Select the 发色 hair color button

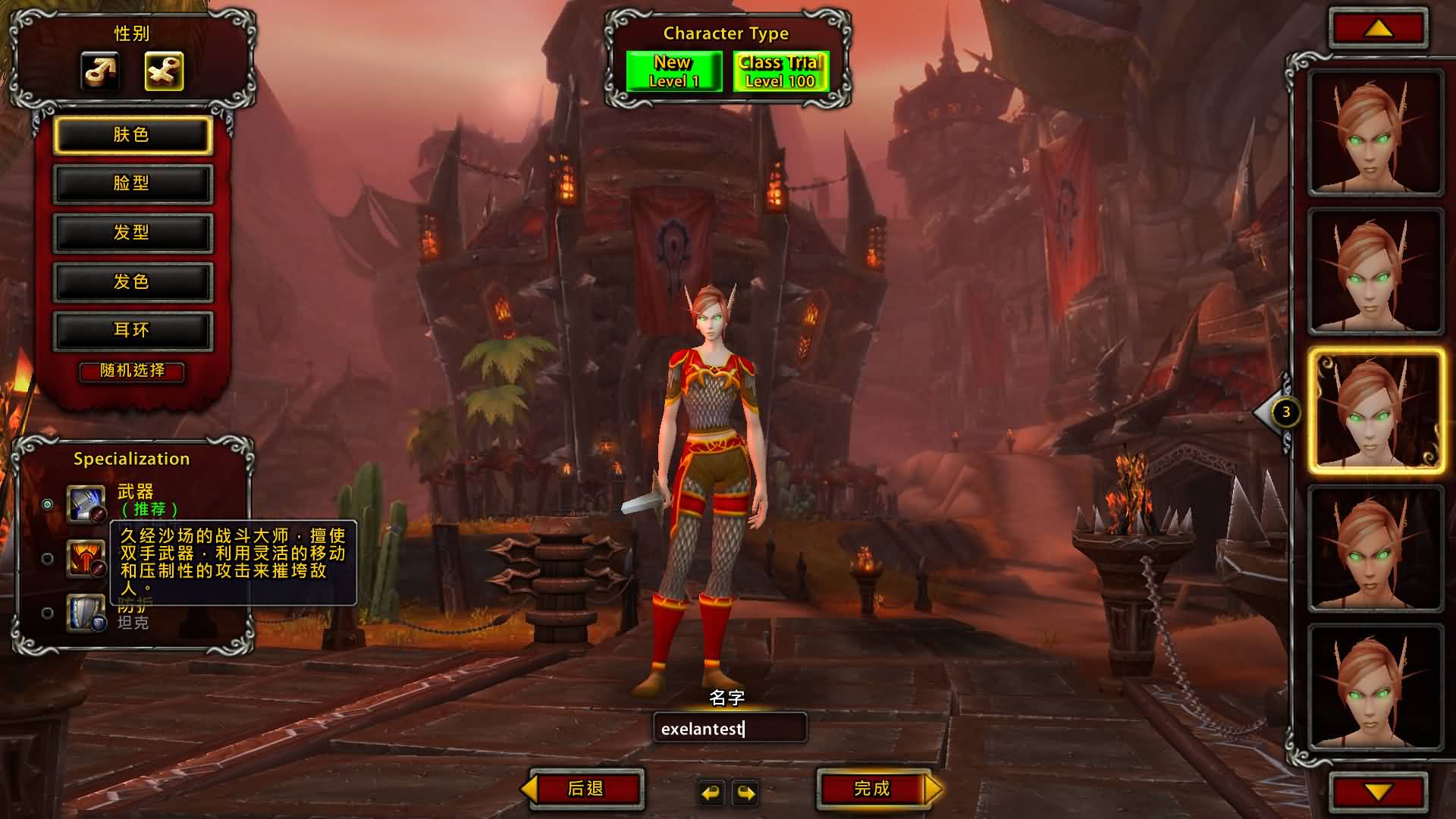(x=132, y=282)
